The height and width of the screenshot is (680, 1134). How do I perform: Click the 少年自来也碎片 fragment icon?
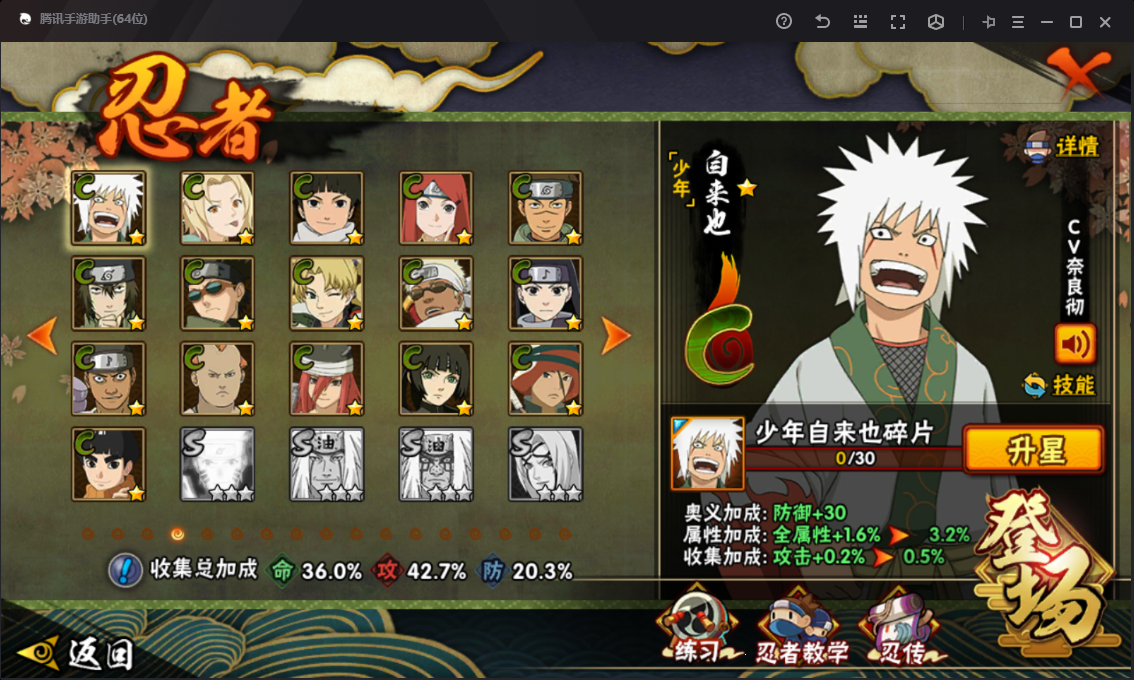pos(707,453)
